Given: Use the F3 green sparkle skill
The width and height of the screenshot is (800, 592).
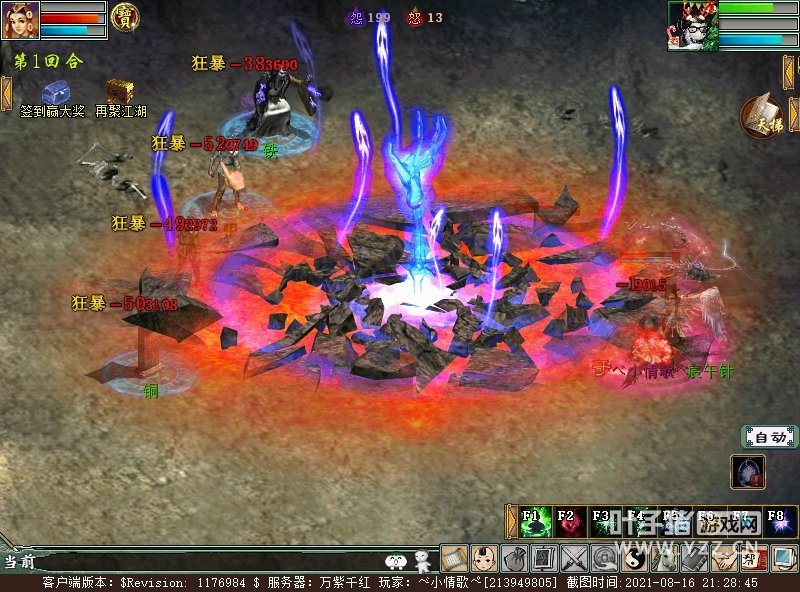Looking at the screenshot, I should coord(603,521).
